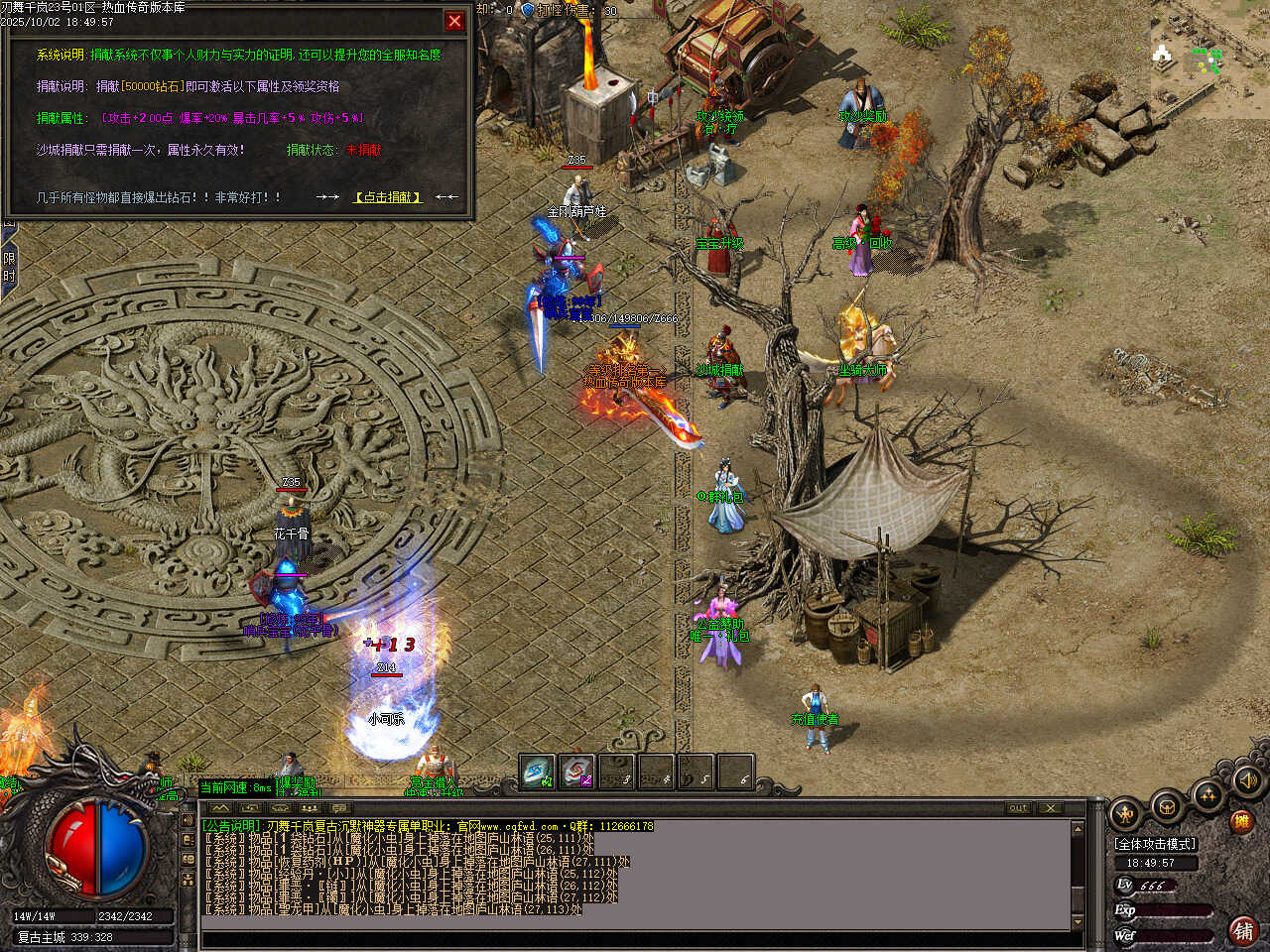This screenshot has height=952, width=1270.
Task: Close the donation dialog with the red X
Action: click(454, 20)
